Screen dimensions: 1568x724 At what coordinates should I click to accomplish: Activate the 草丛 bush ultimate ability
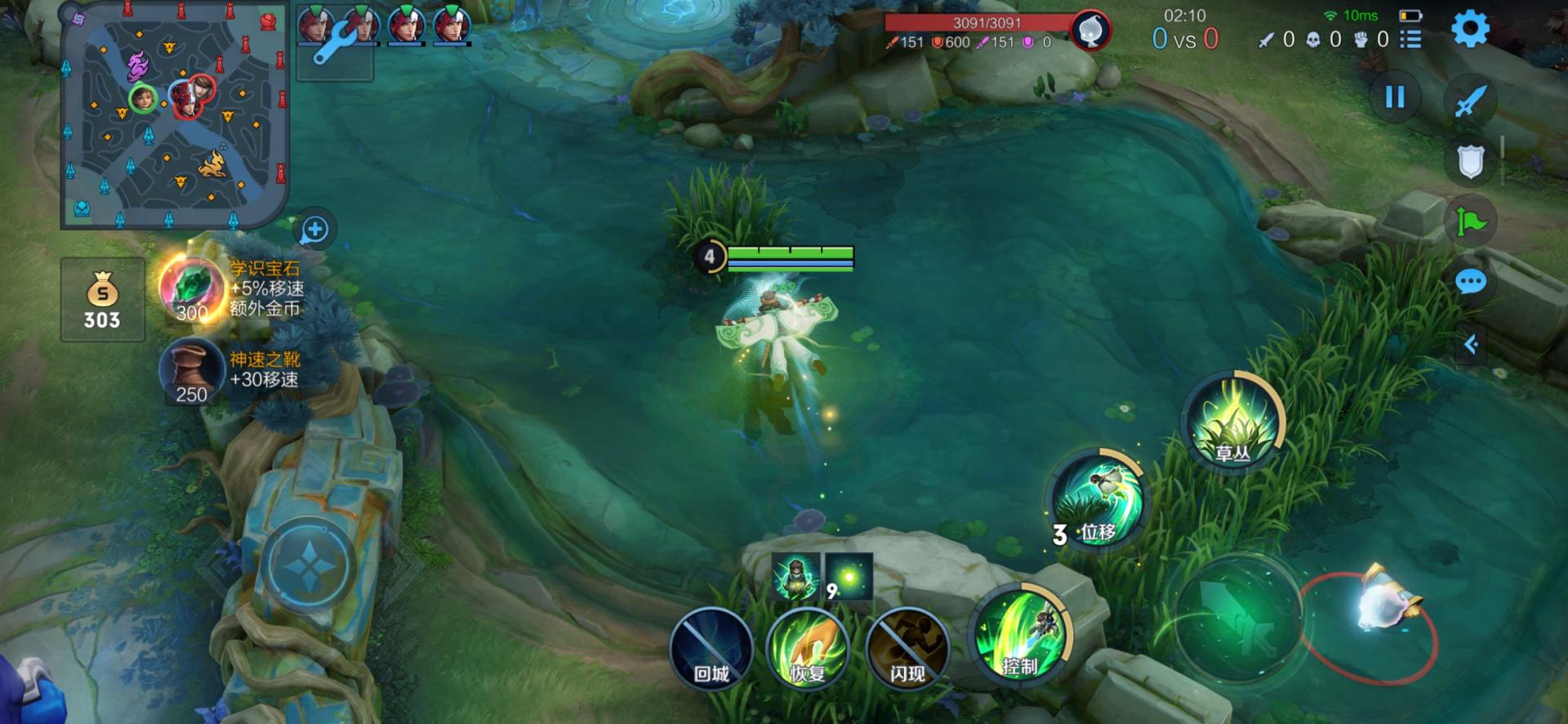pos(1233,422)
